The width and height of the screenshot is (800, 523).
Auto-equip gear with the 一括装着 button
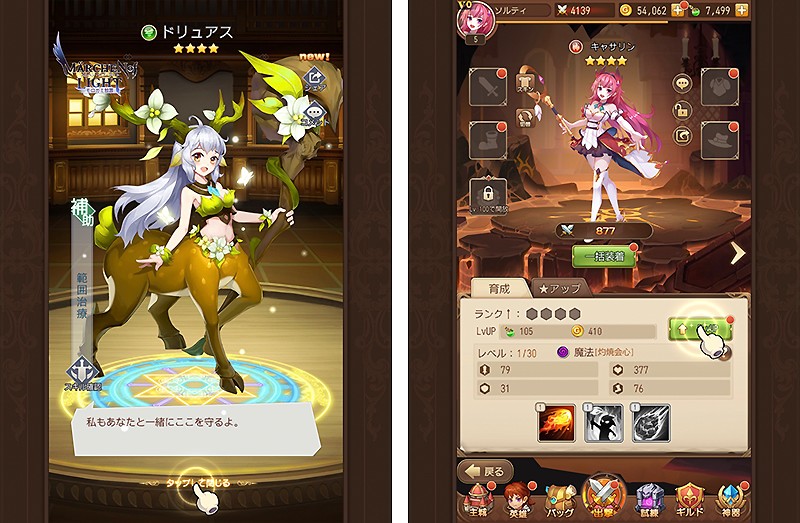pos(605,256)
